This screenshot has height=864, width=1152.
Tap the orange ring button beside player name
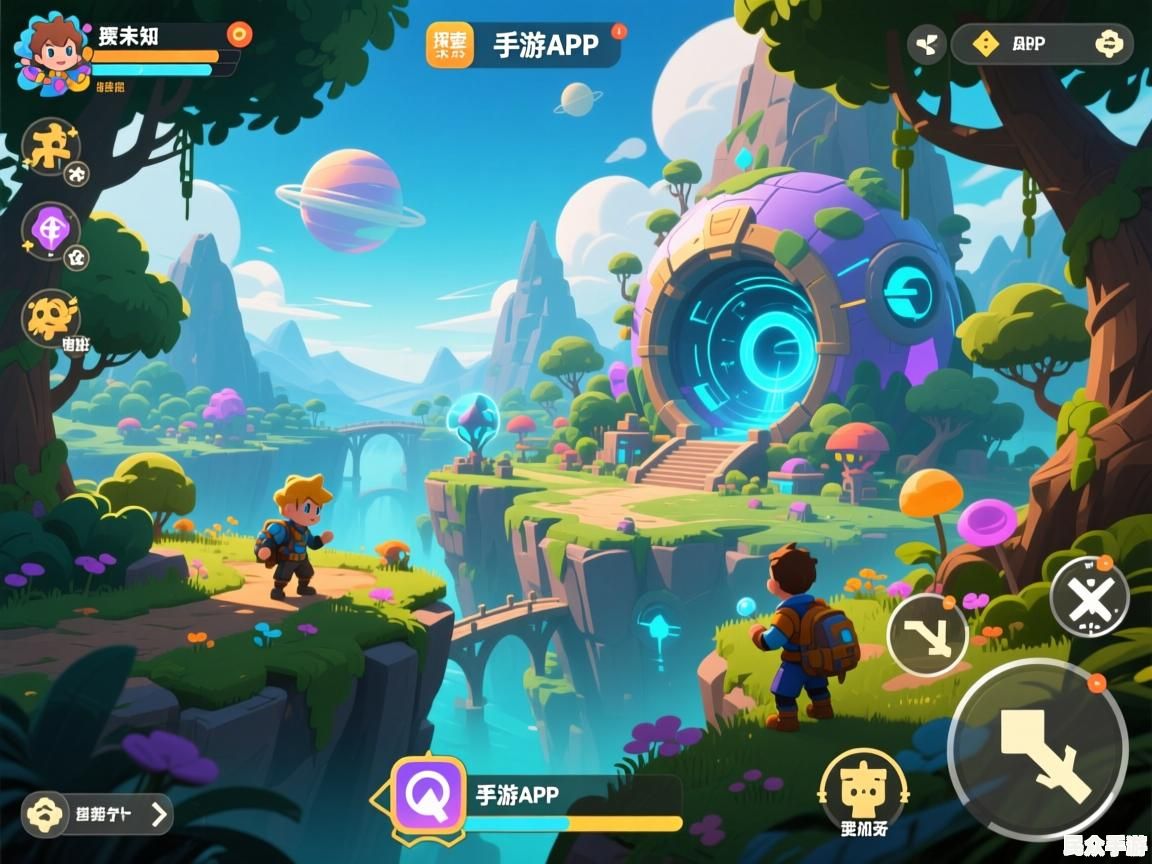coord(239,35)
